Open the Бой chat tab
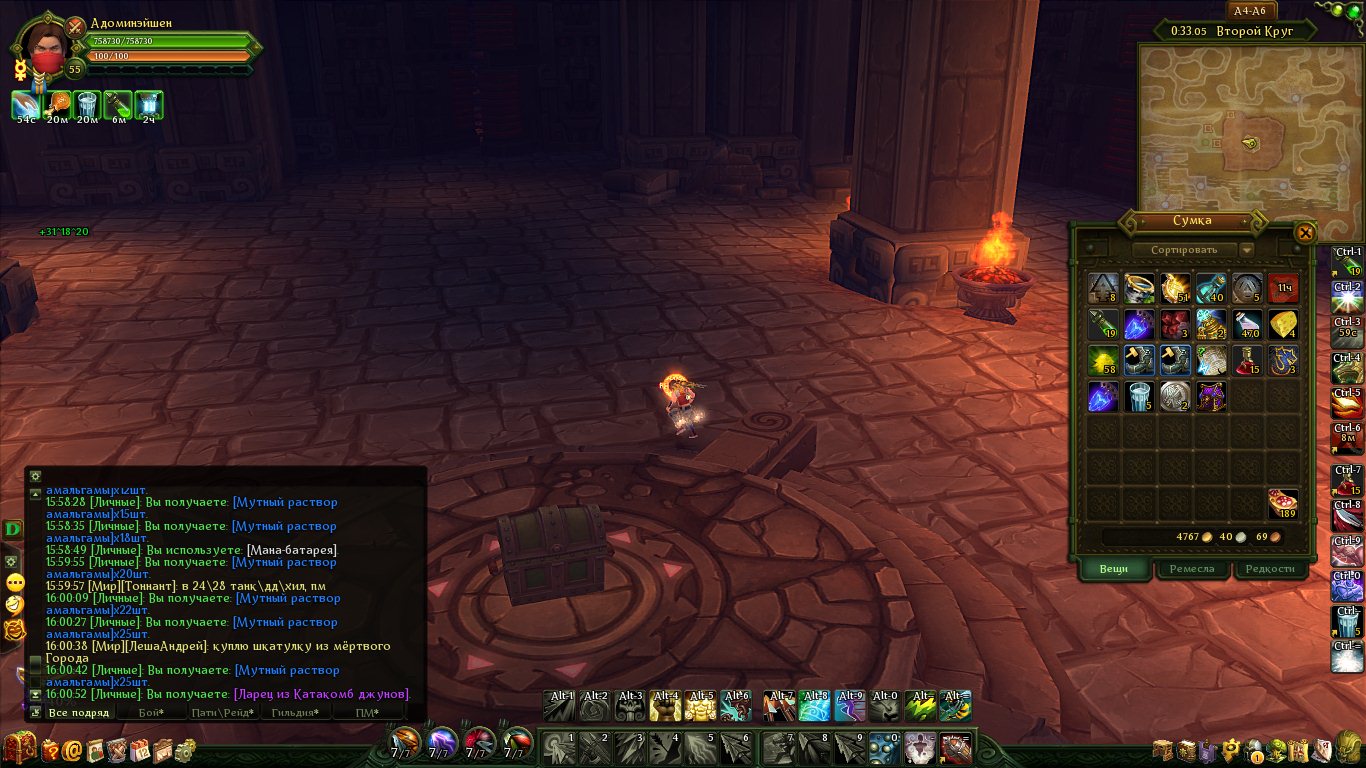The image size is (1366, 768). click(x=150, y=713)
